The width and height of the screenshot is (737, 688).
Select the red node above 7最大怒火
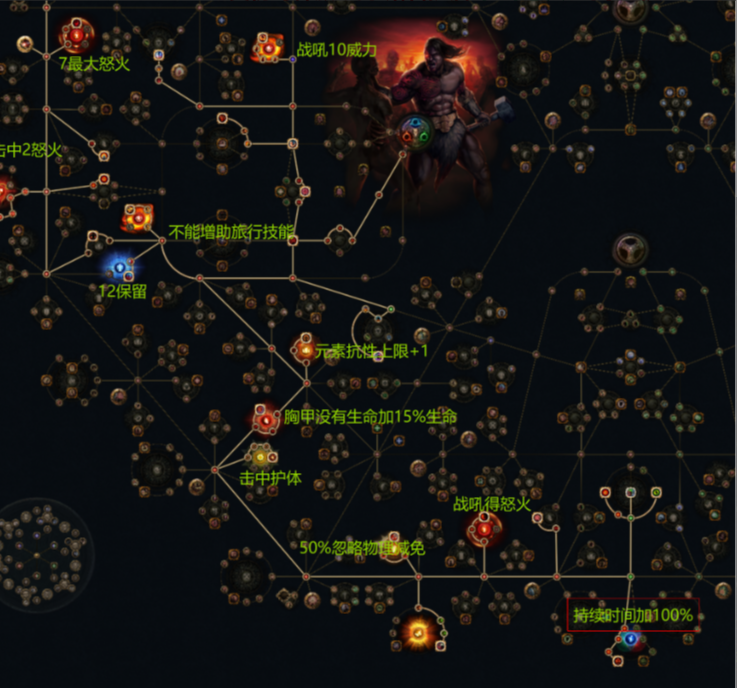coord(76,35)
